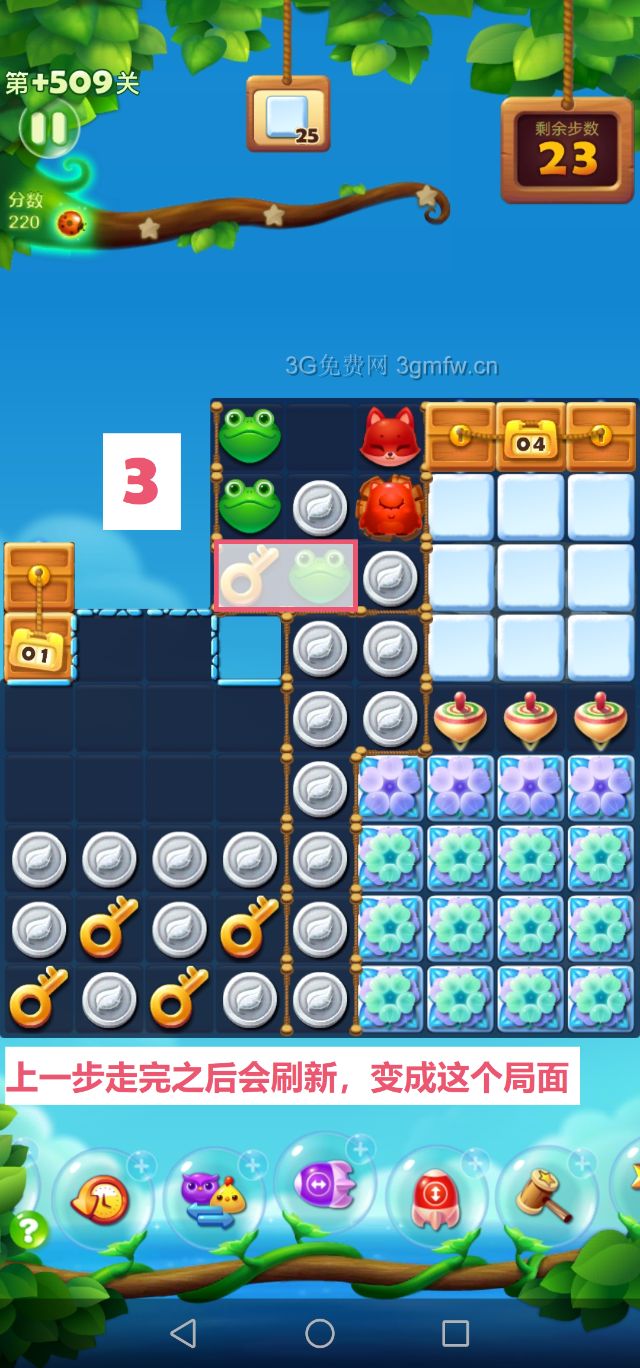Select the faded key in the pink outline
Image resolution: width=640 pixels, height=1368 pixels.
point(249,576)
